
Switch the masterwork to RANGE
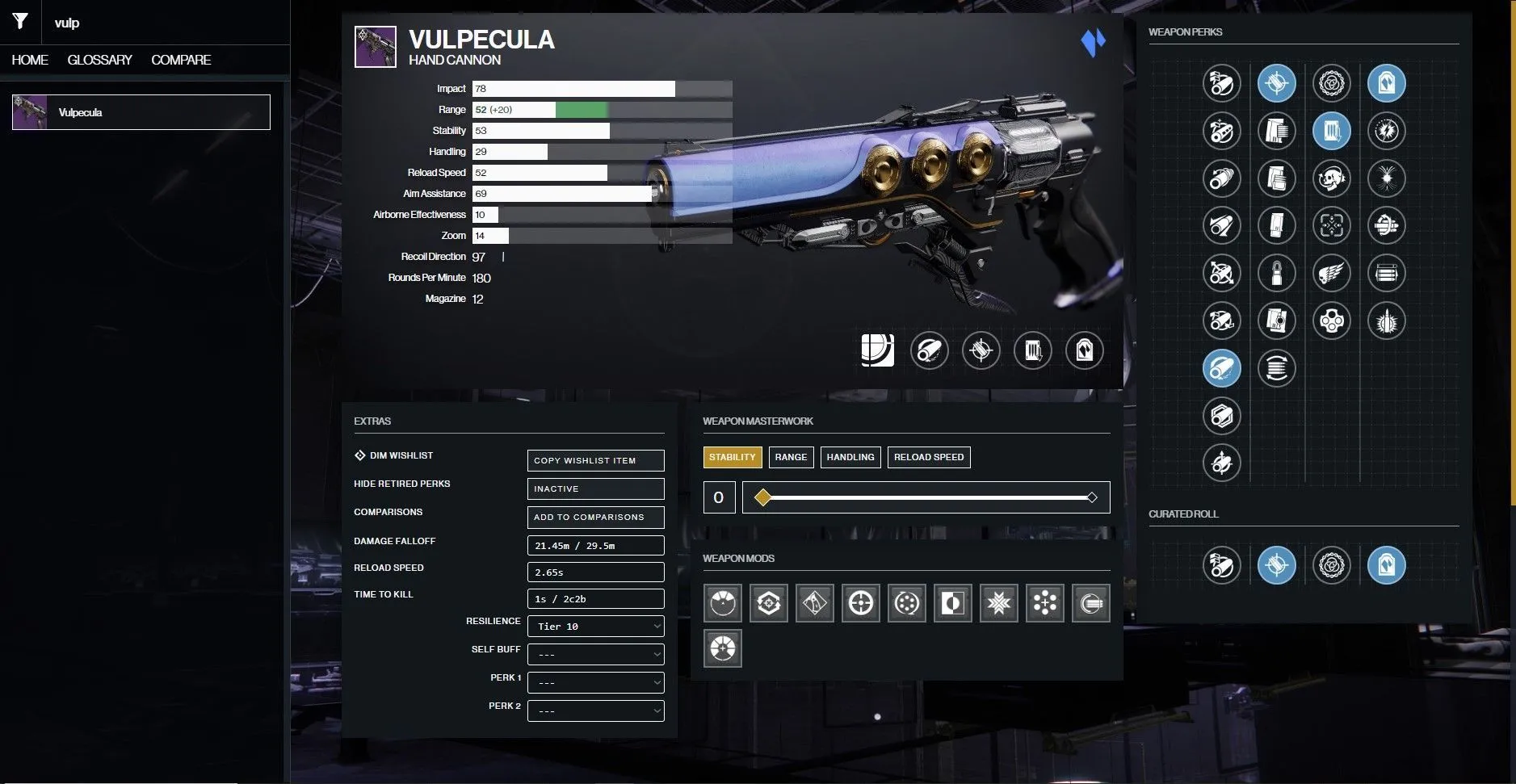(790, 457)
